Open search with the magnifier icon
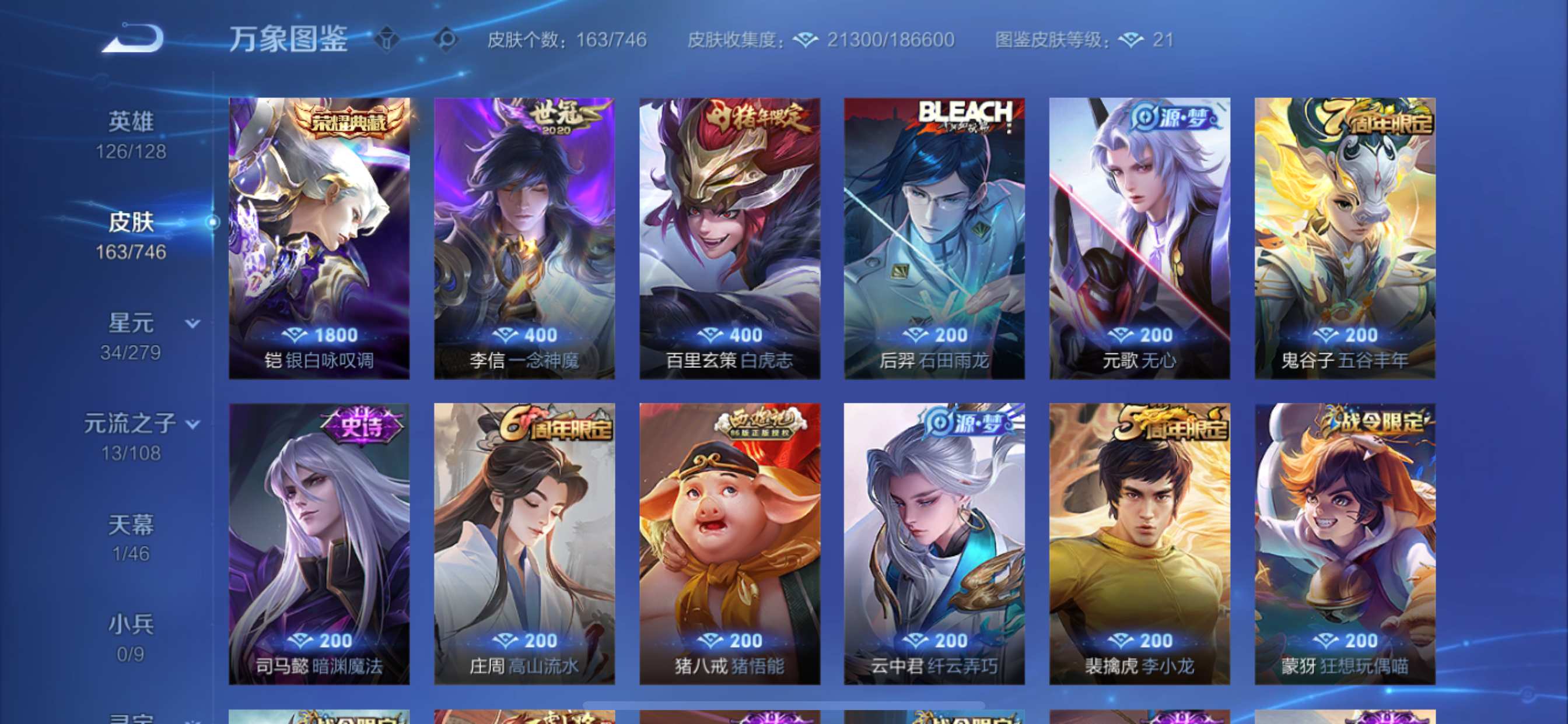The image size is (1568, 724). coord(448,38)
